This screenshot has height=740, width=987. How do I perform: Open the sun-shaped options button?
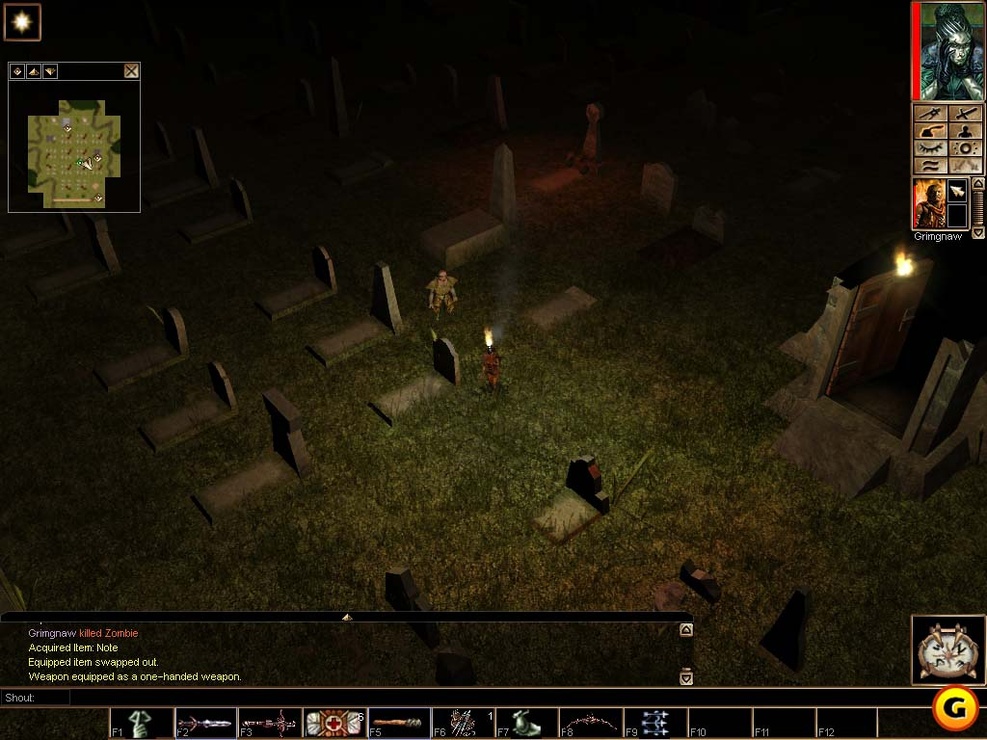coord(964,148)
